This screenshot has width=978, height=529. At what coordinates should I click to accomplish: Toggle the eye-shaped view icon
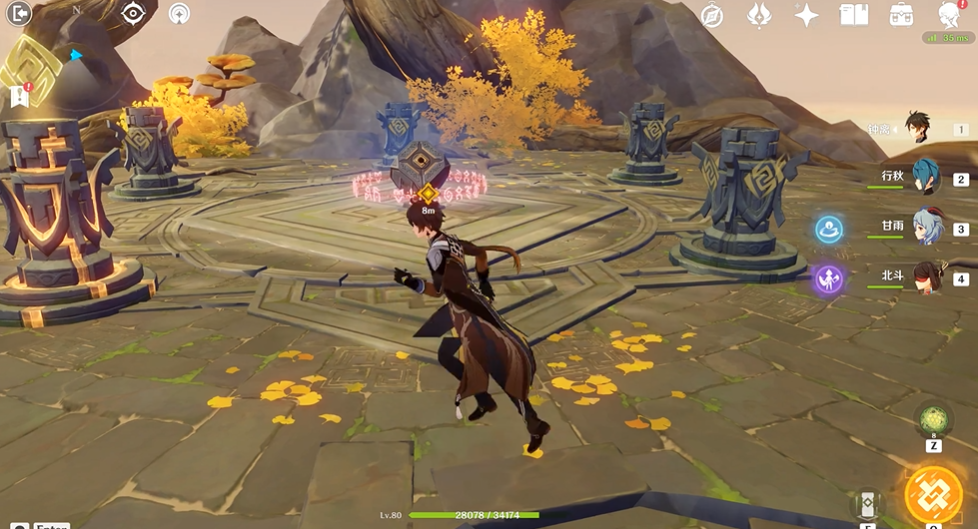pyautogui.click(x=133, y=14)
